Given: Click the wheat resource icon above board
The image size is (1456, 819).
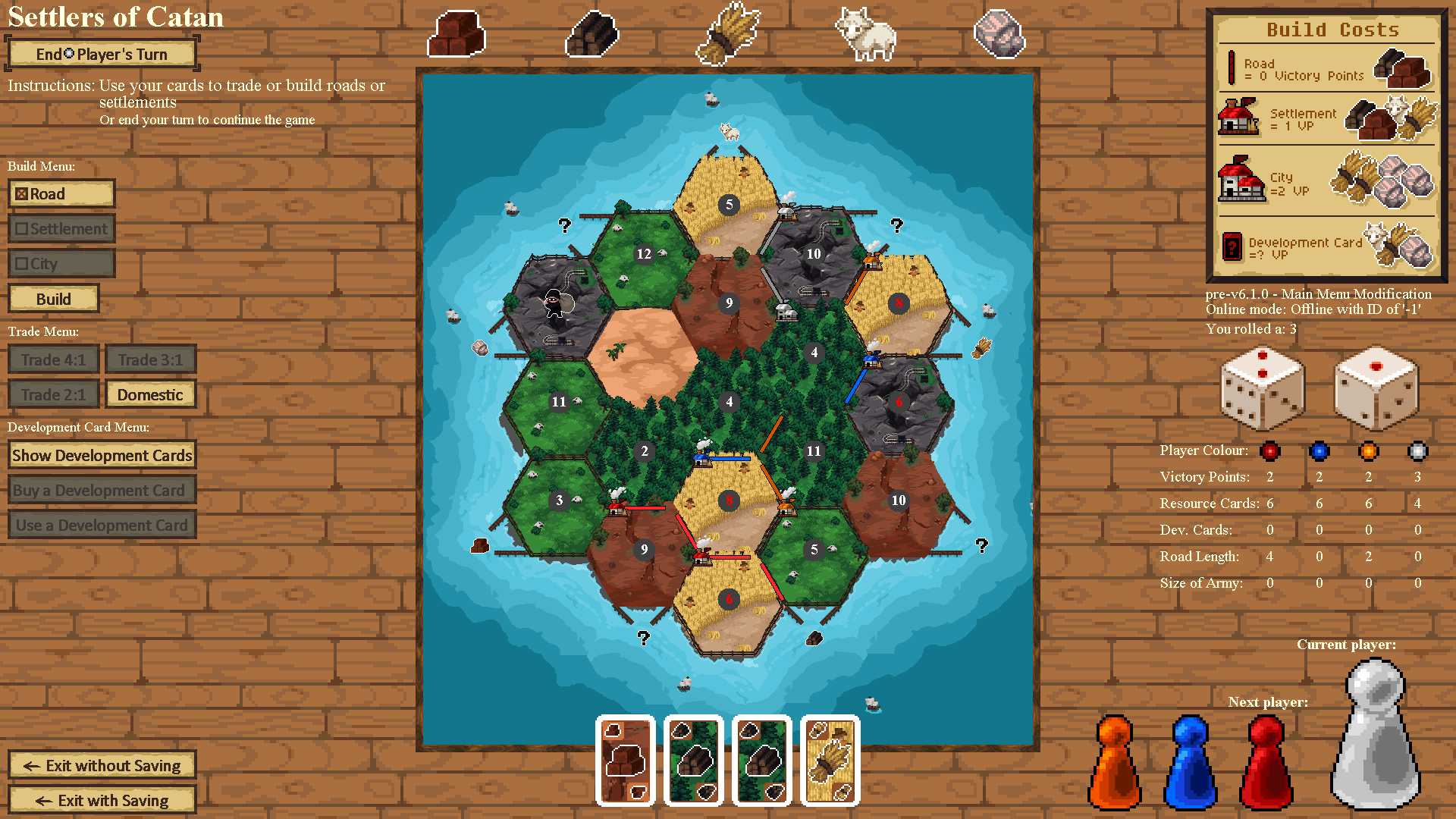Looking at the screenshot, I should pyautogui.click(x=728, y=34).
